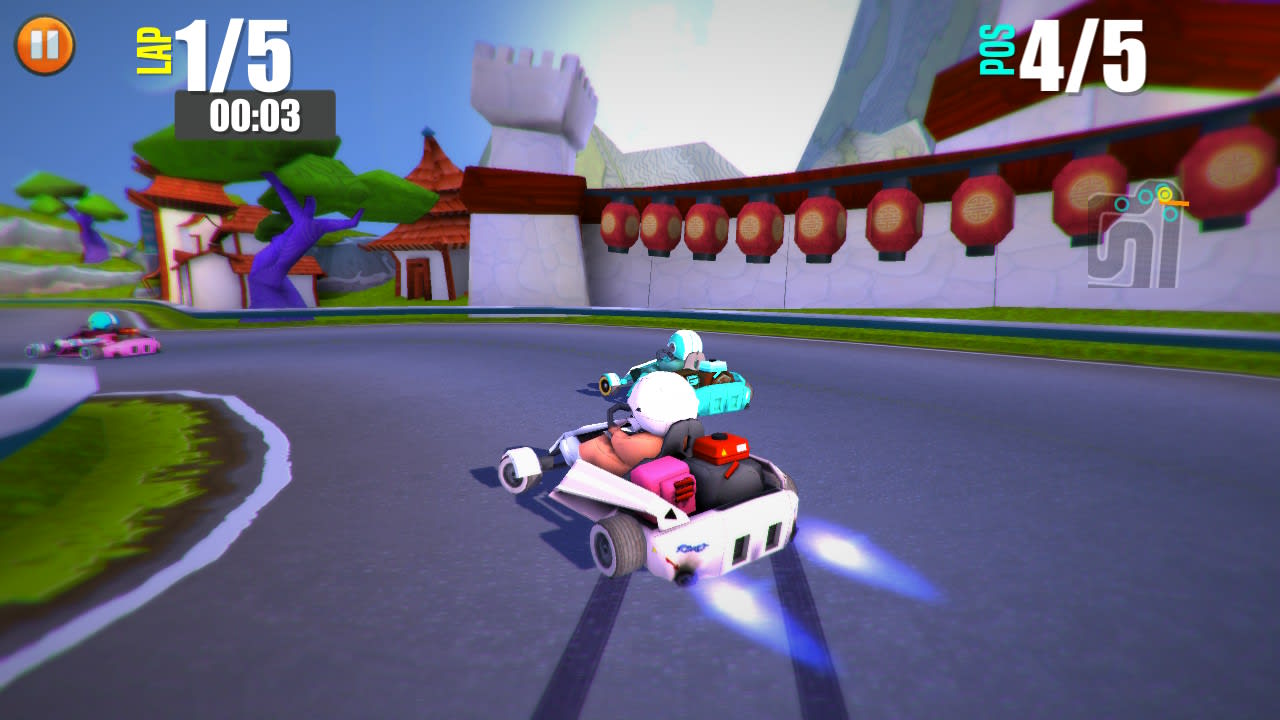1280x720 pixels.
Task: Select the yellow player marker on the minimap
Action: pyautogui.click(x=1165, y=193)
